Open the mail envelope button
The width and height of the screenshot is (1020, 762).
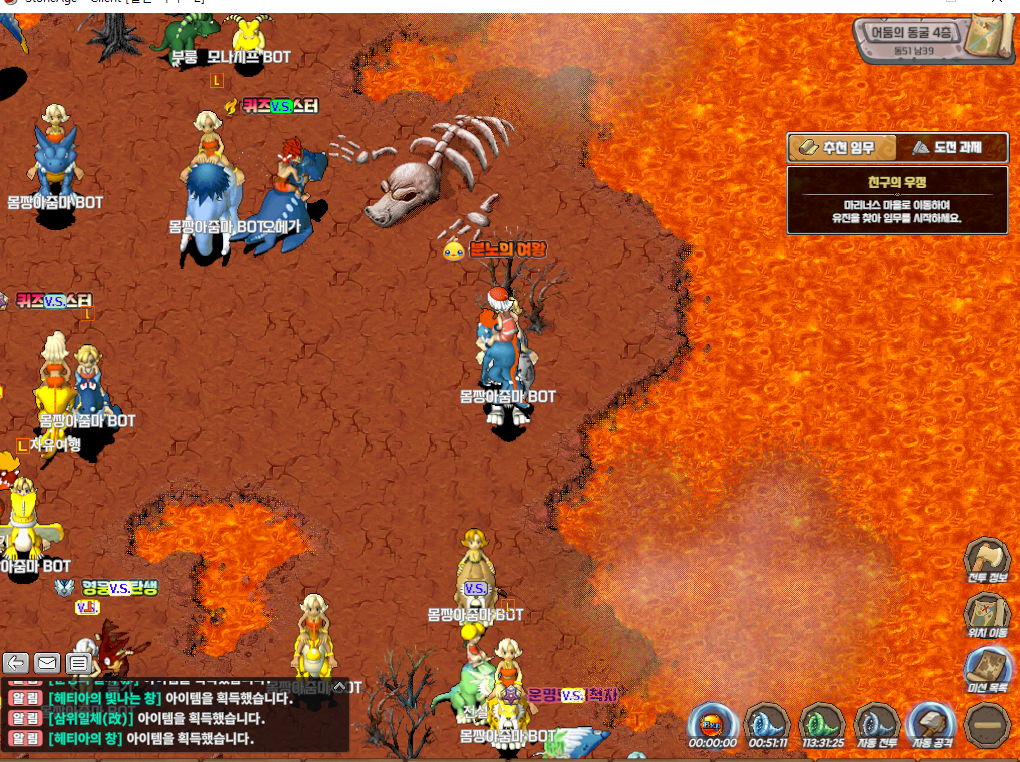tap(47, 662)
